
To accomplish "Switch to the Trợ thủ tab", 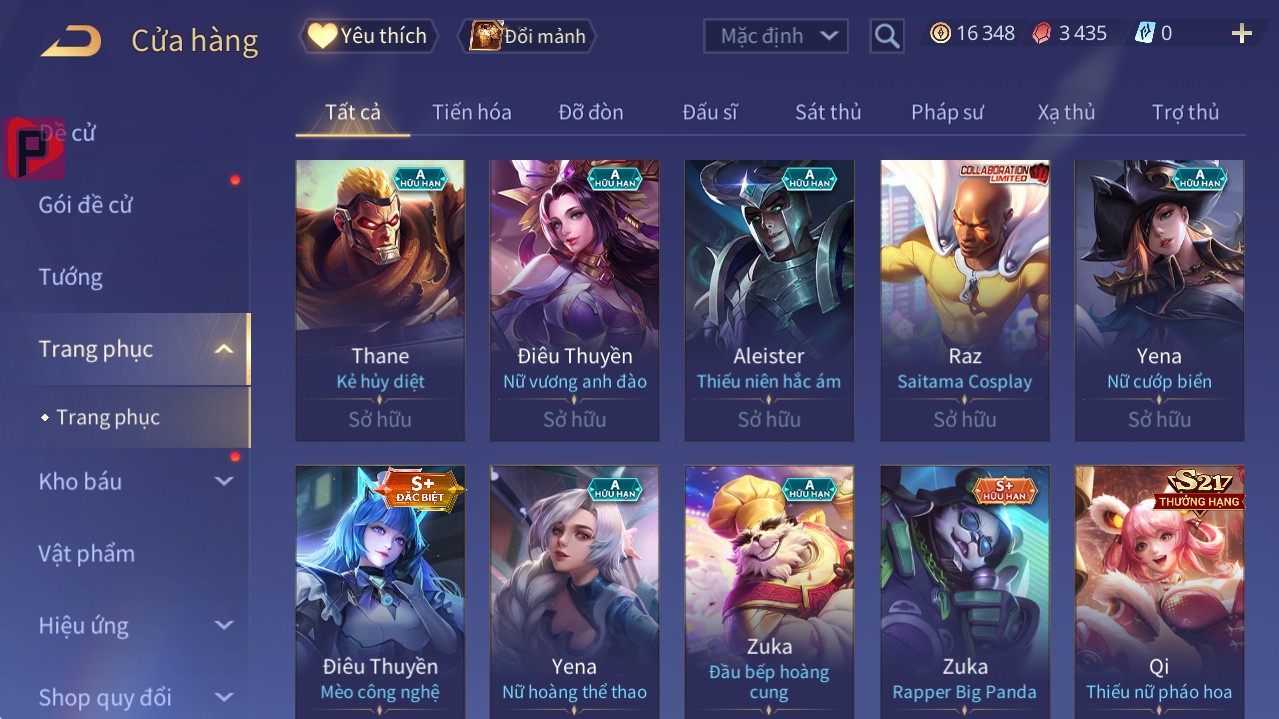I will [1185, 112].
